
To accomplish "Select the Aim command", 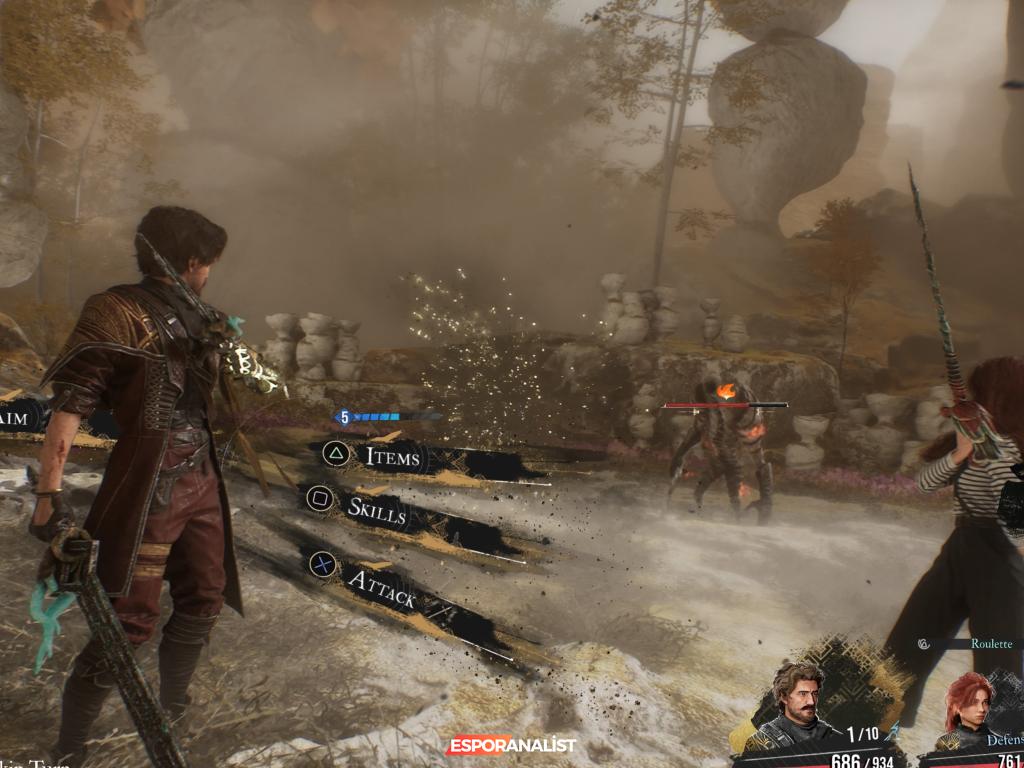I will click(17, 418).
